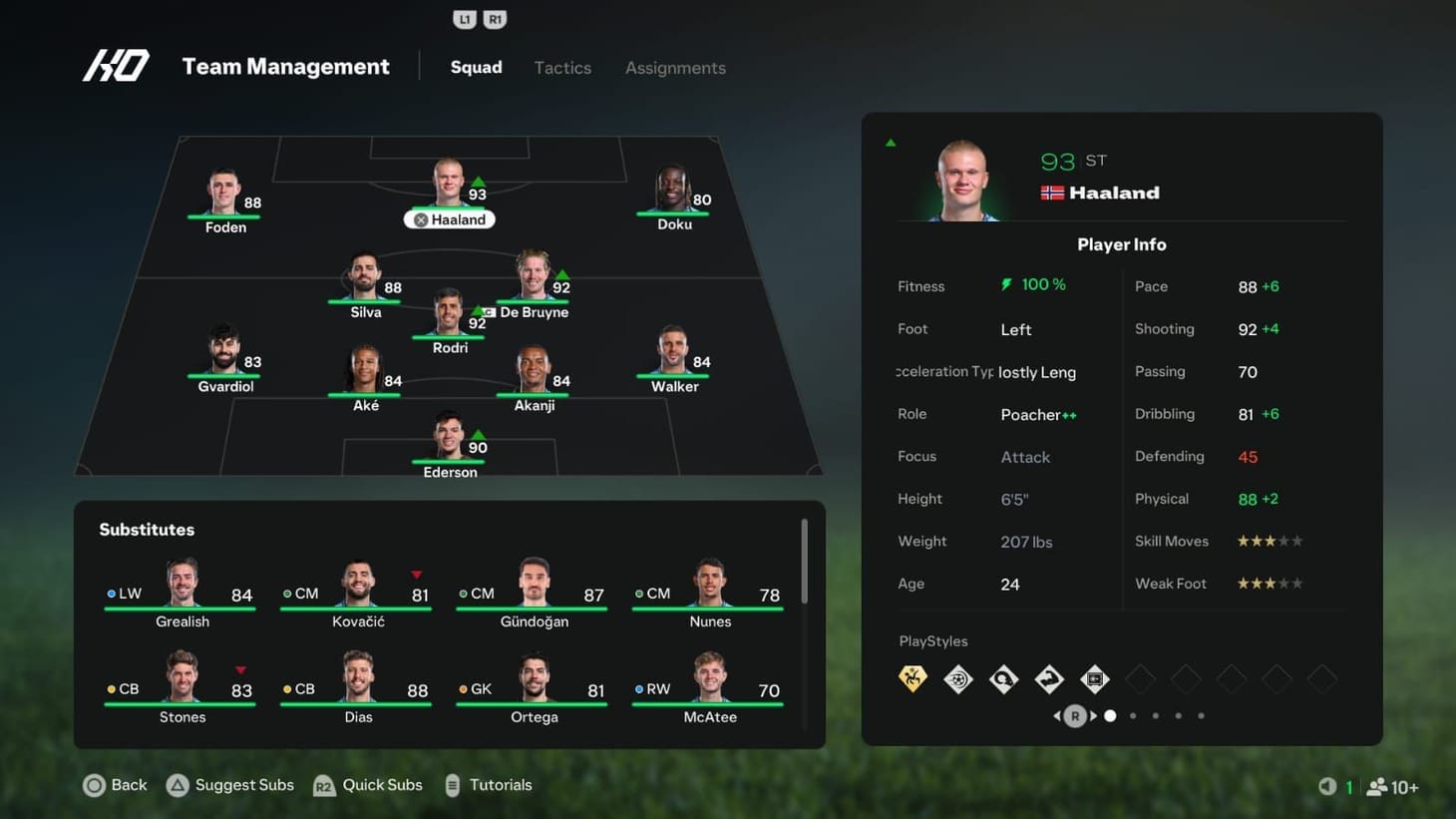Click the Norway flag beside Haaland's name
Viewport: 1456px width, 819px height.
pos(1050,193)
